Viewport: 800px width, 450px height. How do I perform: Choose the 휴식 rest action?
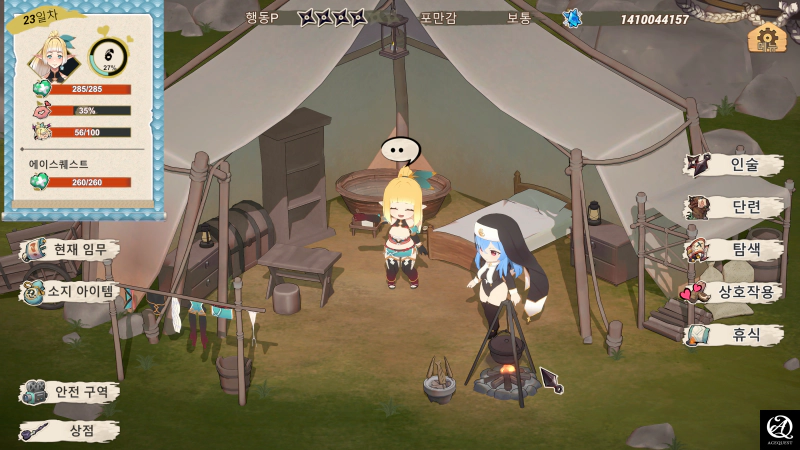pos(735,336)
